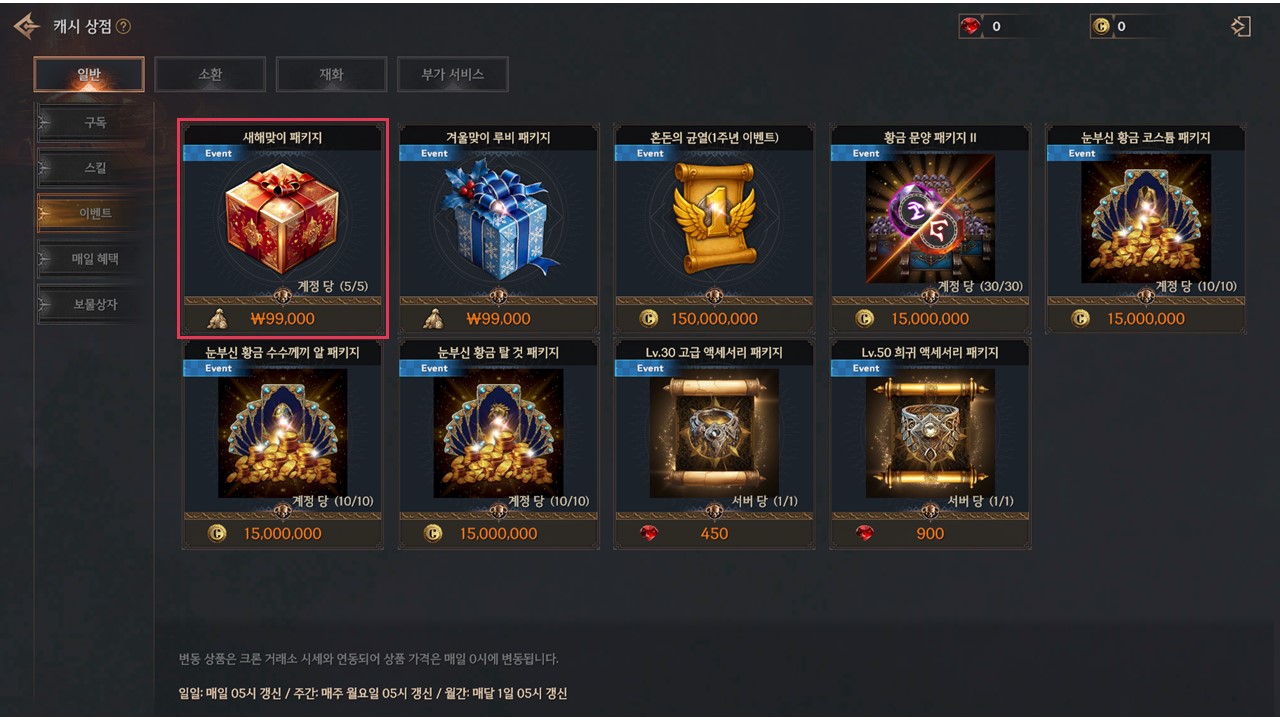Select the 재화 tab
The height and width of the screenshot is (720, 1280).
331,74
